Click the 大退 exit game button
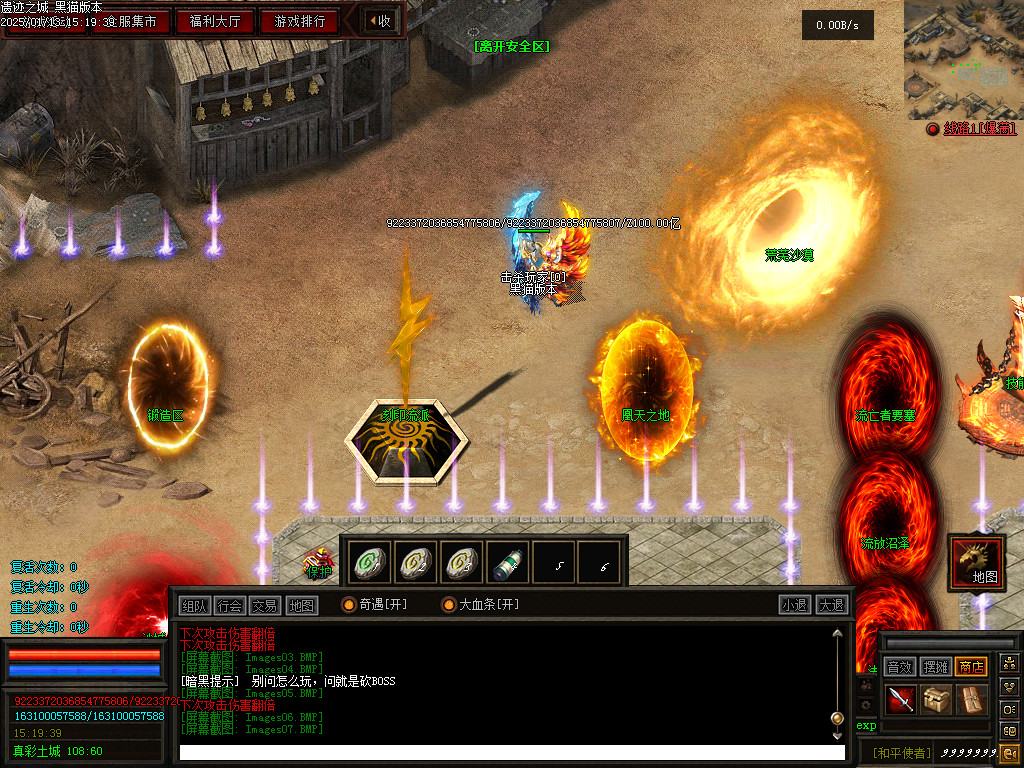The width and height of the screenshot is (1024, 768). 831,605
